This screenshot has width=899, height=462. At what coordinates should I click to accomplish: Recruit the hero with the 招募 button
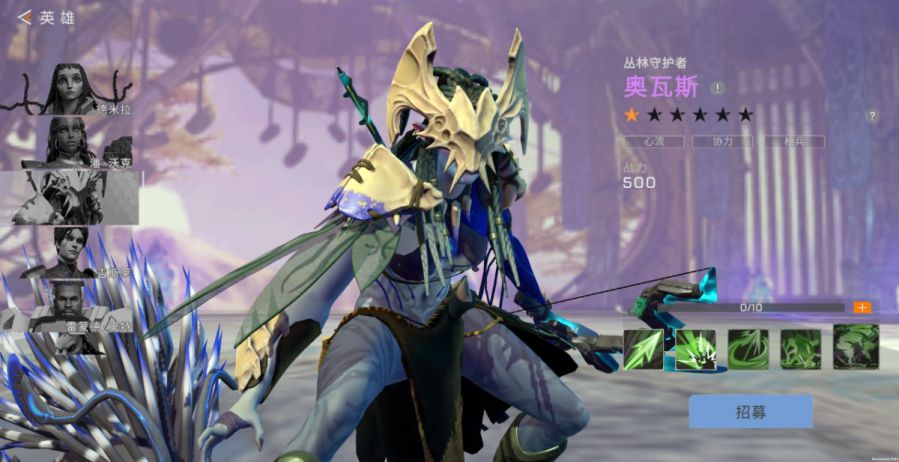coord(750,411)
